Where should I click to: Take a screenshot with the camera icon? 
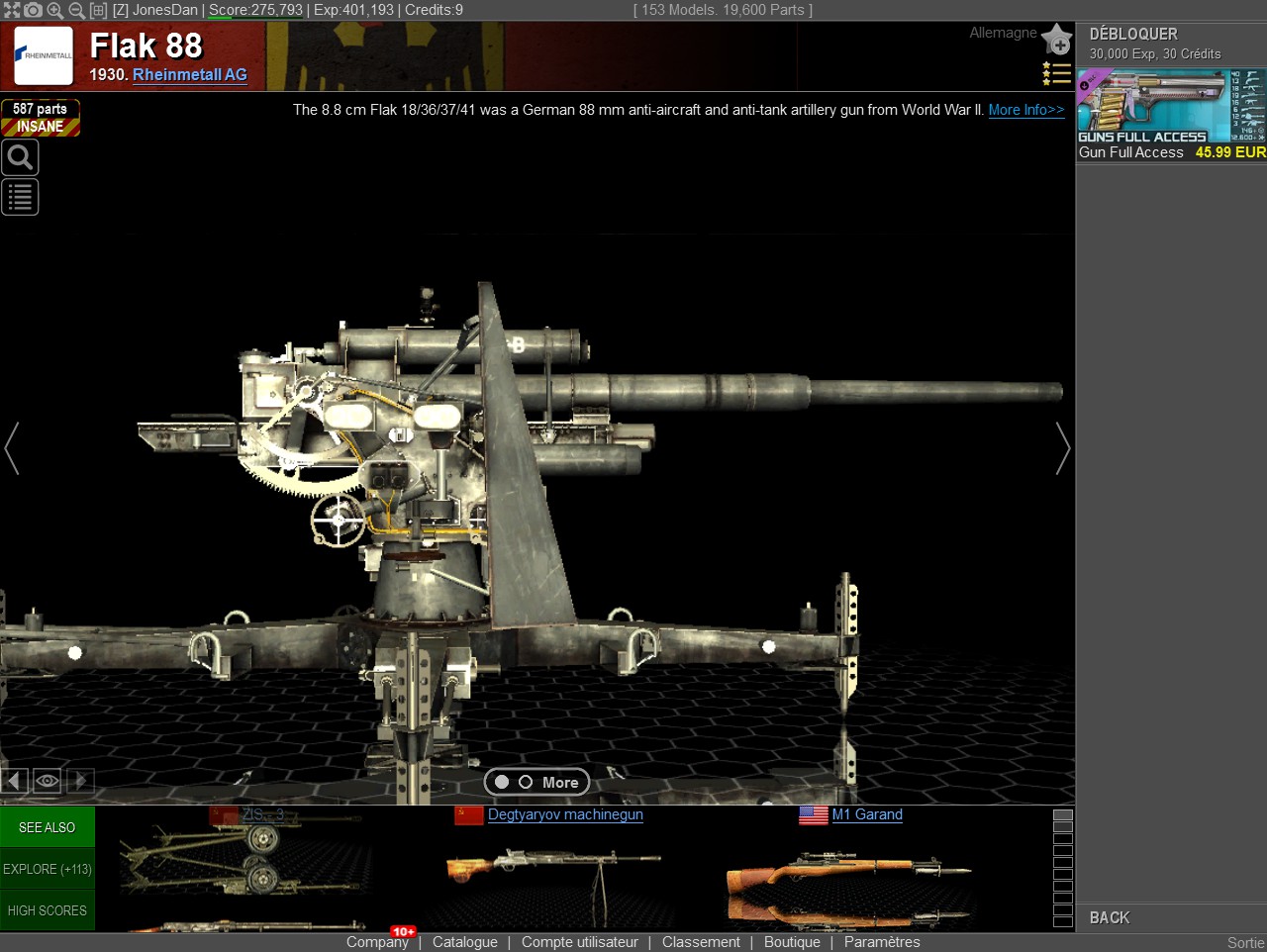33,10
